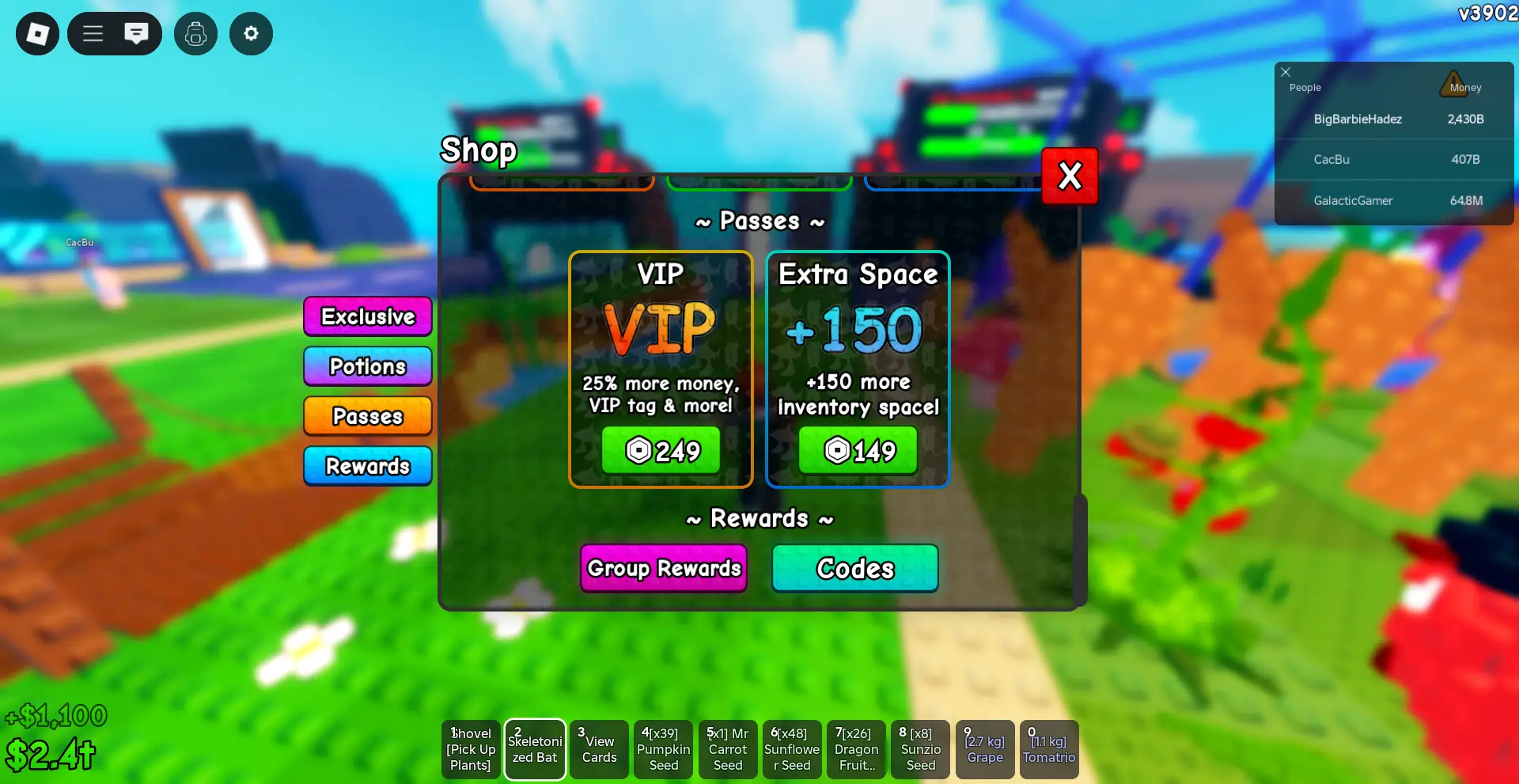The width and height of the screenshot is (1519, 784).
Task: Open the backpack inventory icon
Action: click(x=195, y=33)
